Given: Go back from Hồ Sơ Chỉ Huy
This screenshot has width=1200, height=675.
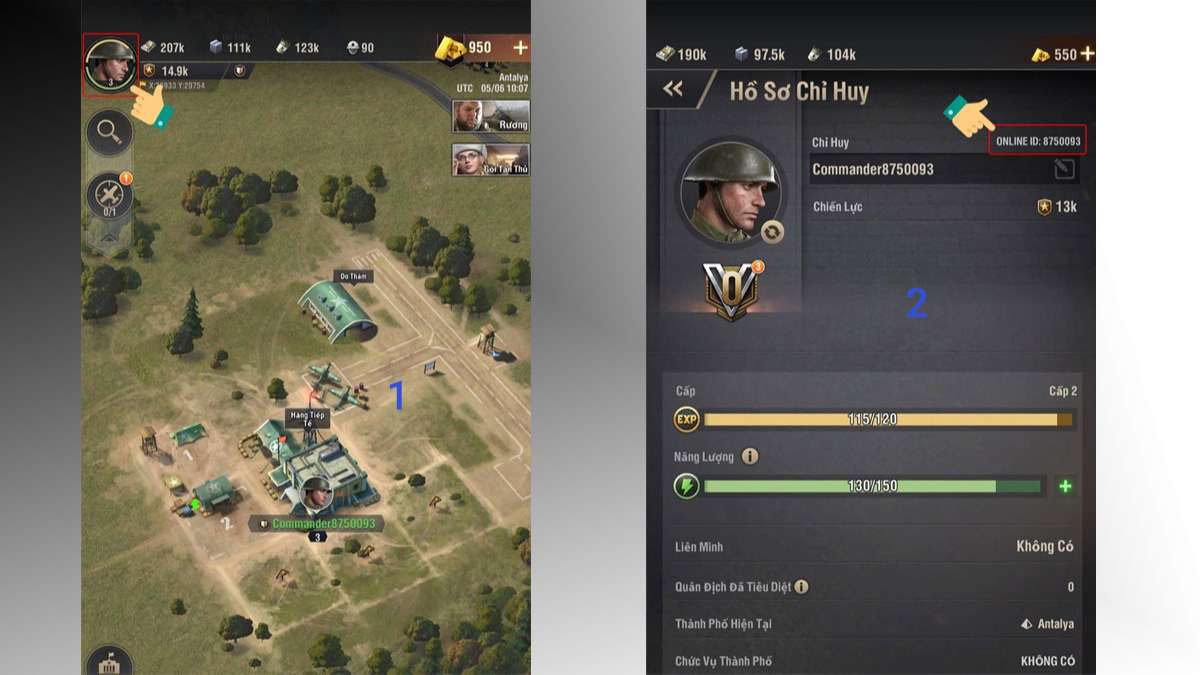Looking at the screenshot, I should 673,90.
